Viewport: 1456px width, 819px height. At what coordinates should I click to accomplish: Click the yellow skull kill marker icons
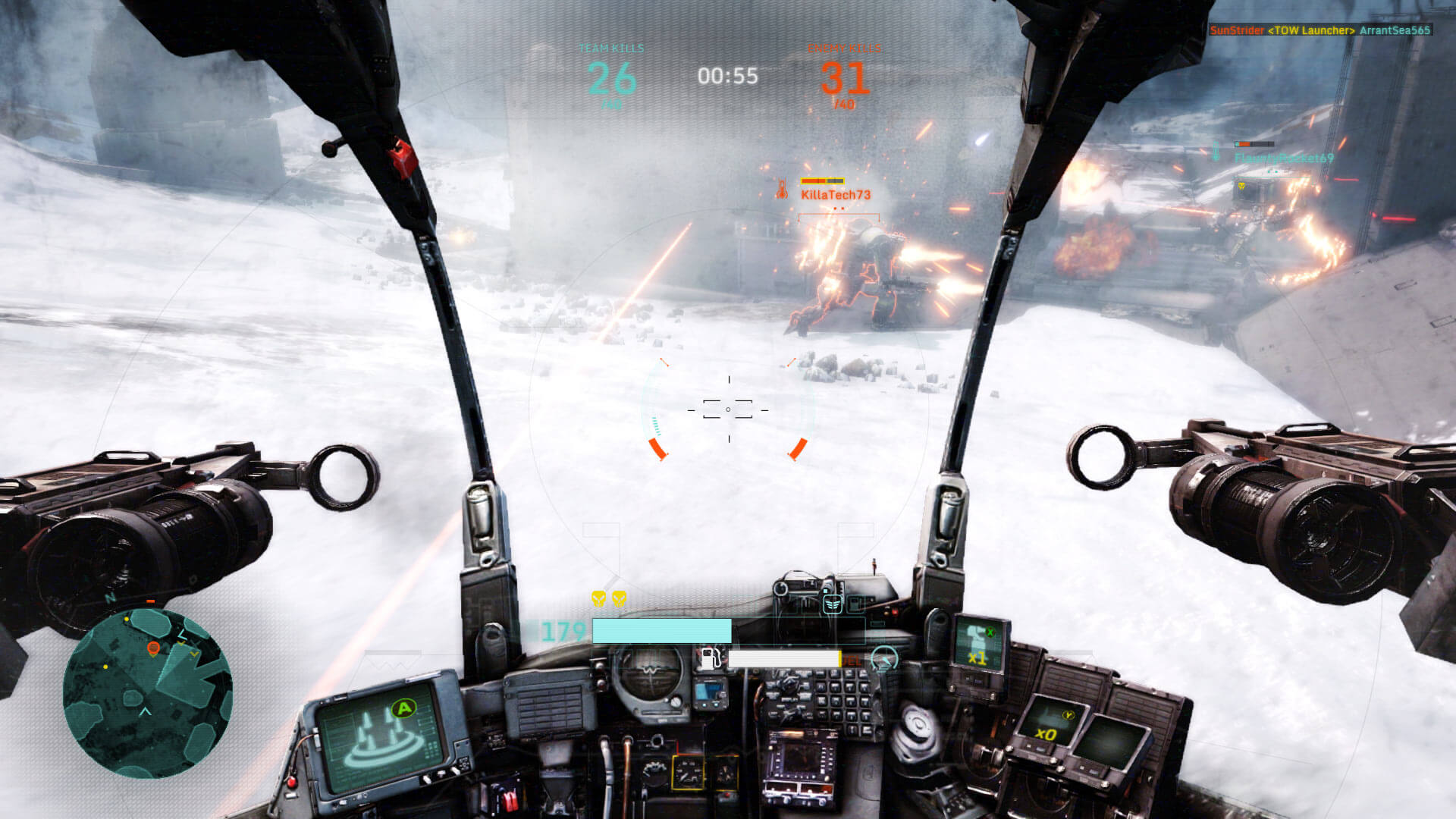pyautogui.click(x=607, y=598)
